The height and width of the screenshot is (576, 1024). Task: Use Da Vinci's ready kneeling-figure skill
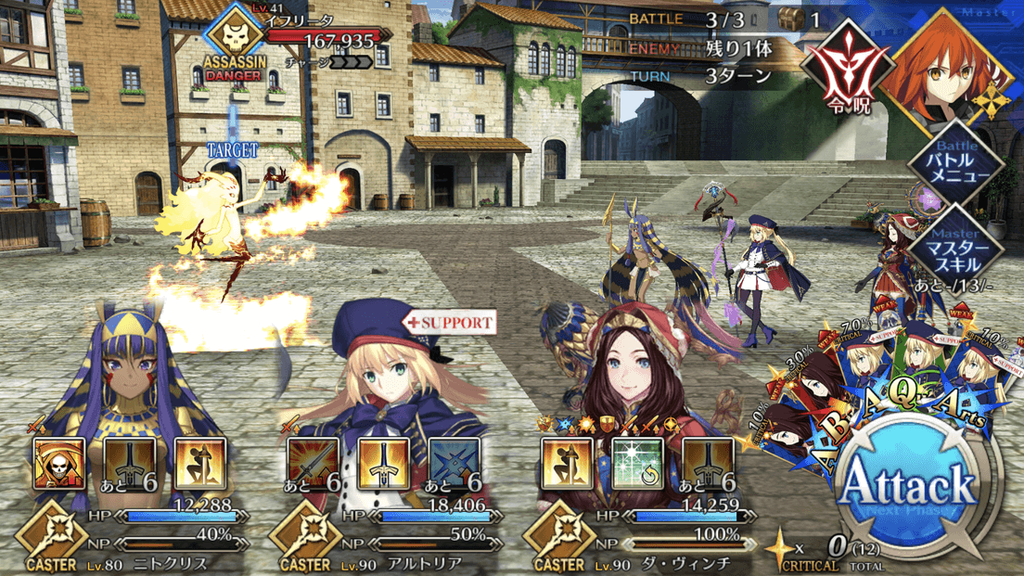coord(567,463)
